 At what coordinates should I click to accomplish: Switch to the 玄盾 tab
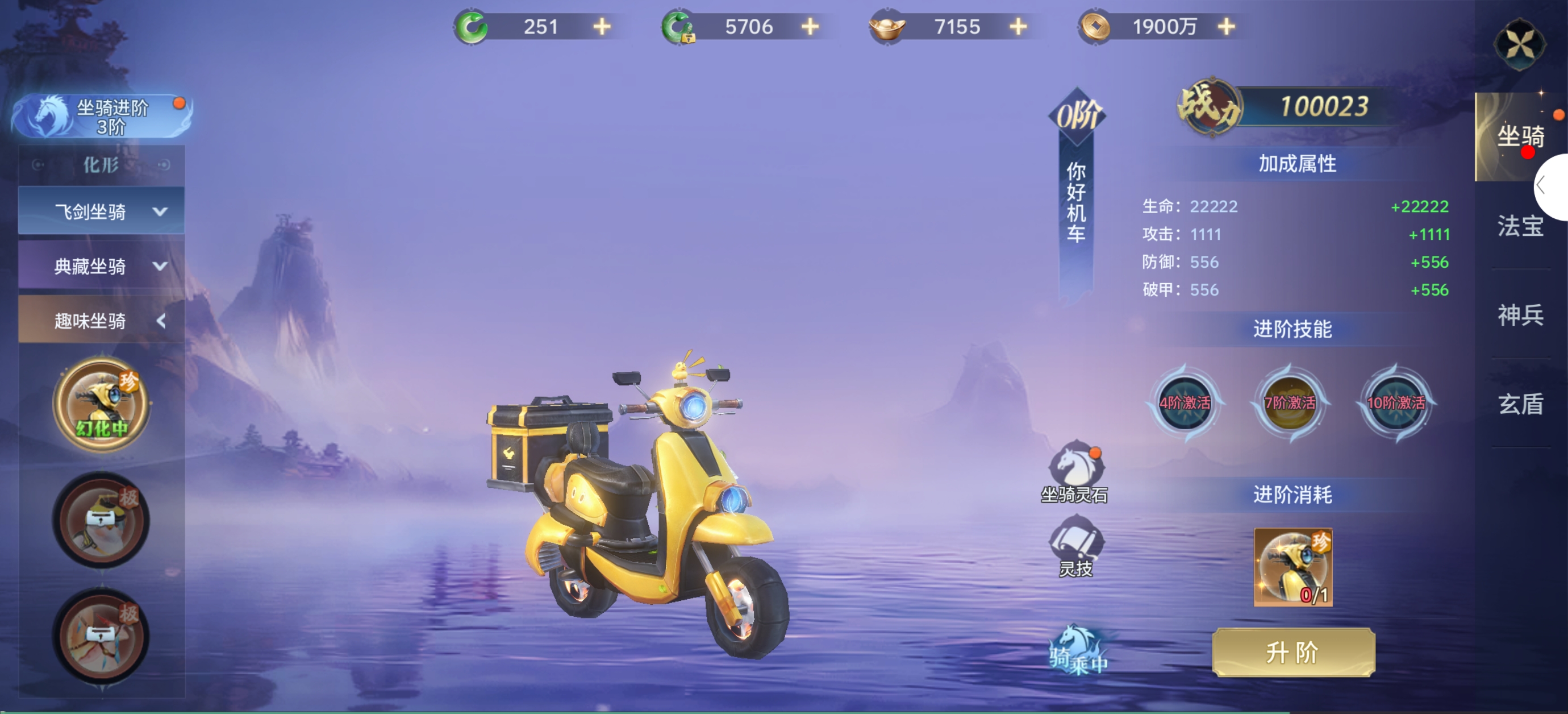pyautogui.click(x=1520, y=404)
